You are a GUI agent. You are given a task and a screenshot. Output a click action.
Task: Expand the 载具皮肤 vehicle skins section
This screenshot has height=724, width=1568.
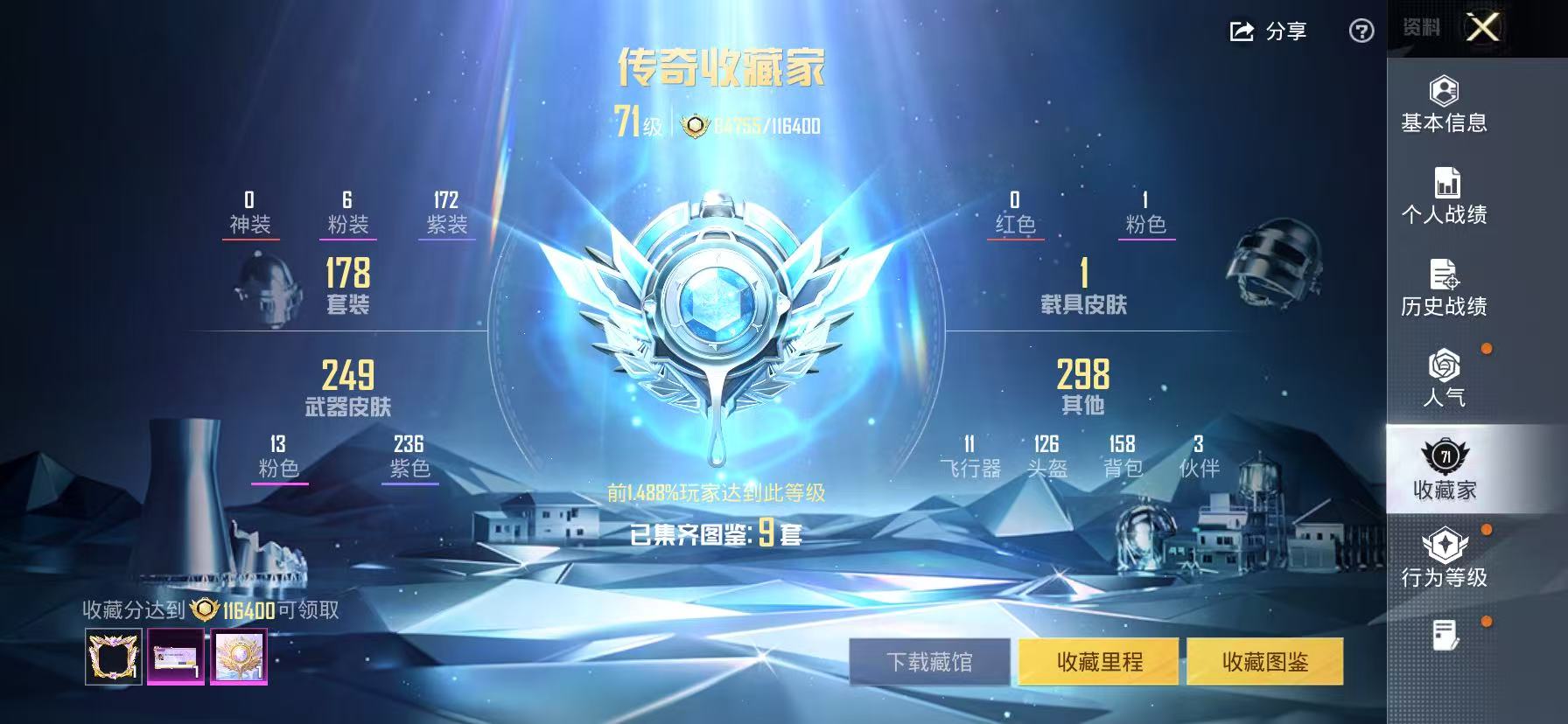[1085, 289]
